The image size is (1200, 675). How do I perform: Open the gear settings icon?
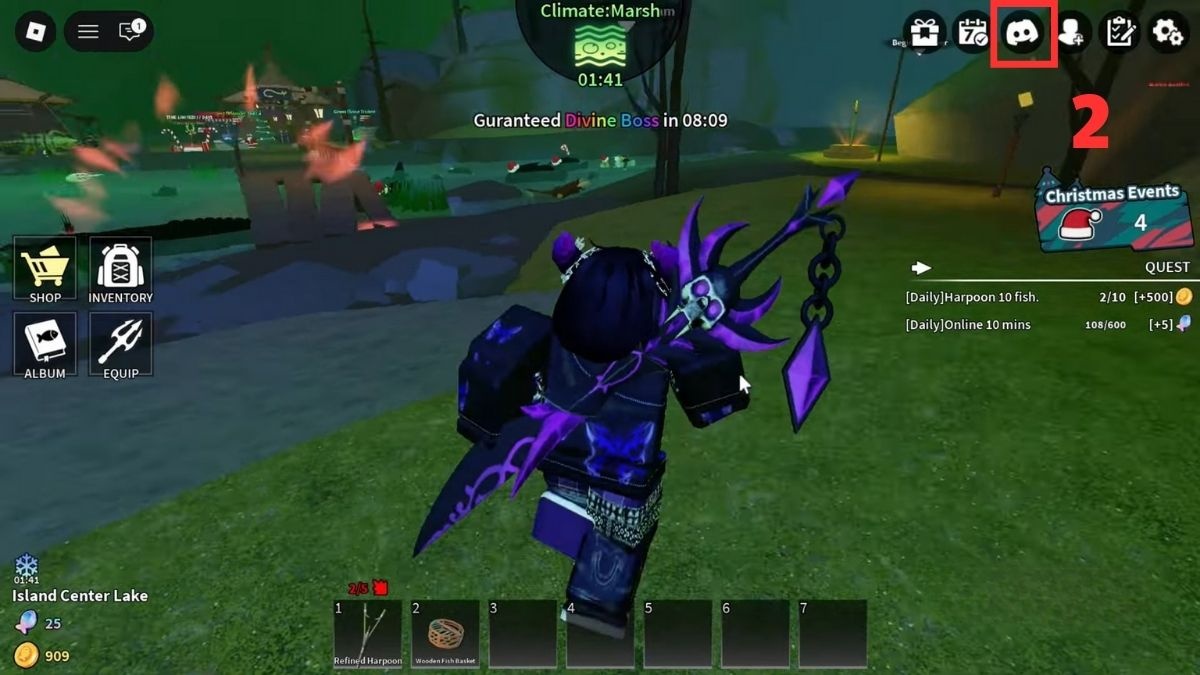(x=1168, y=33)
